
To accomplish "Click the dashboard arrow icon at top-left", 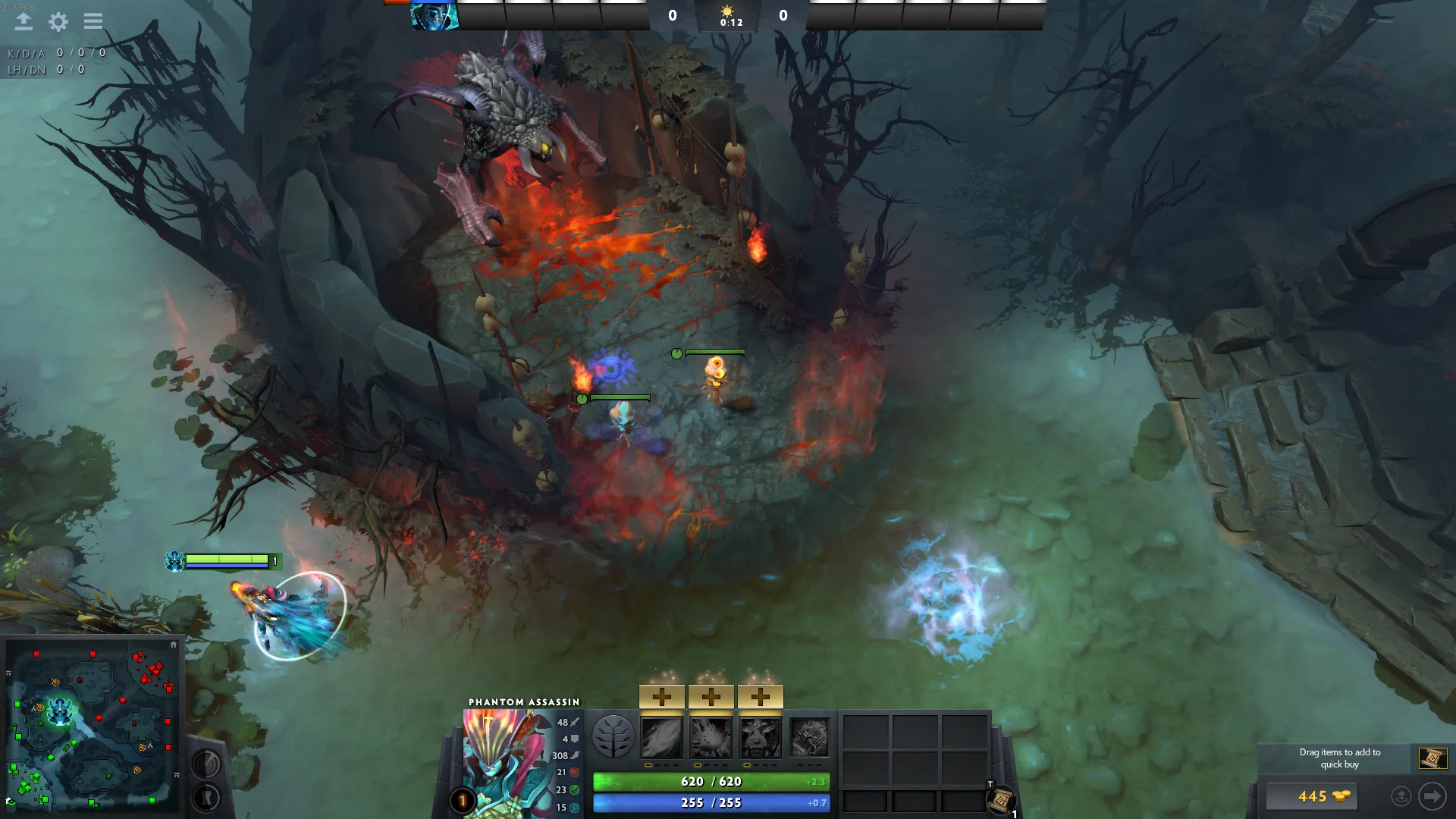I will click(x=24, y=21).
